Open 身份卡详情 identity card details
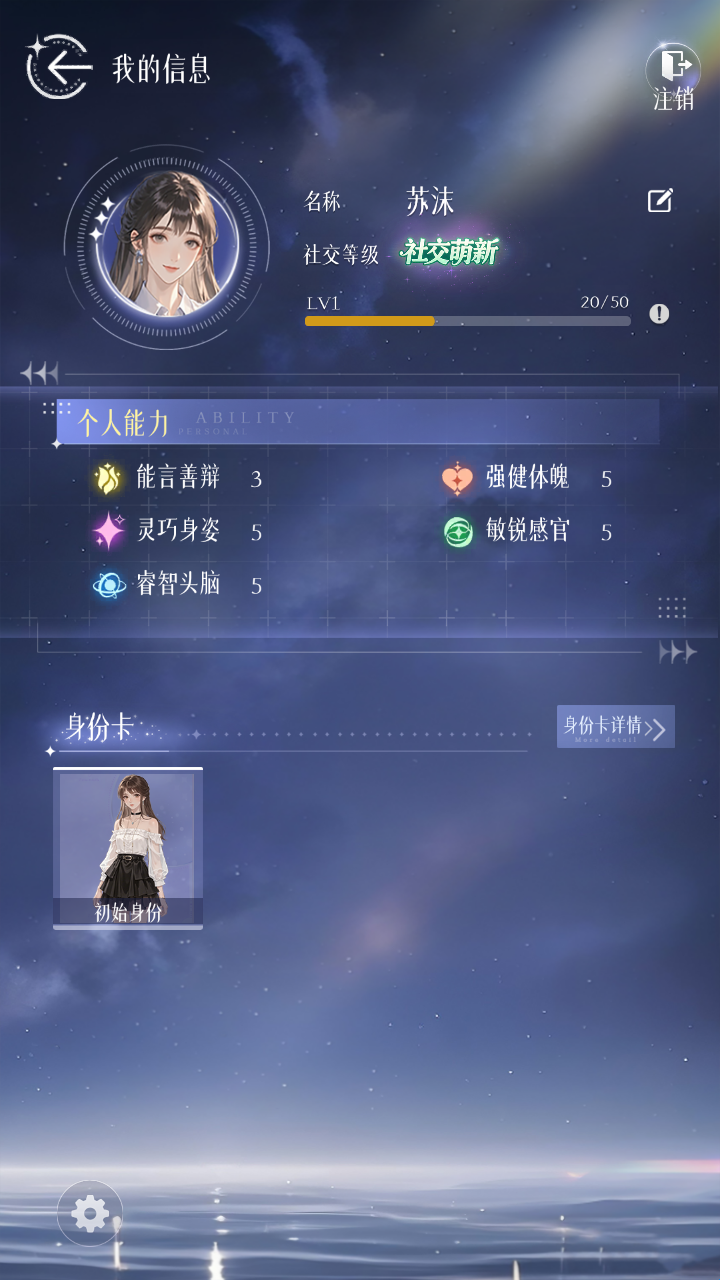The image size is (720, 1280). click(615, 726)
